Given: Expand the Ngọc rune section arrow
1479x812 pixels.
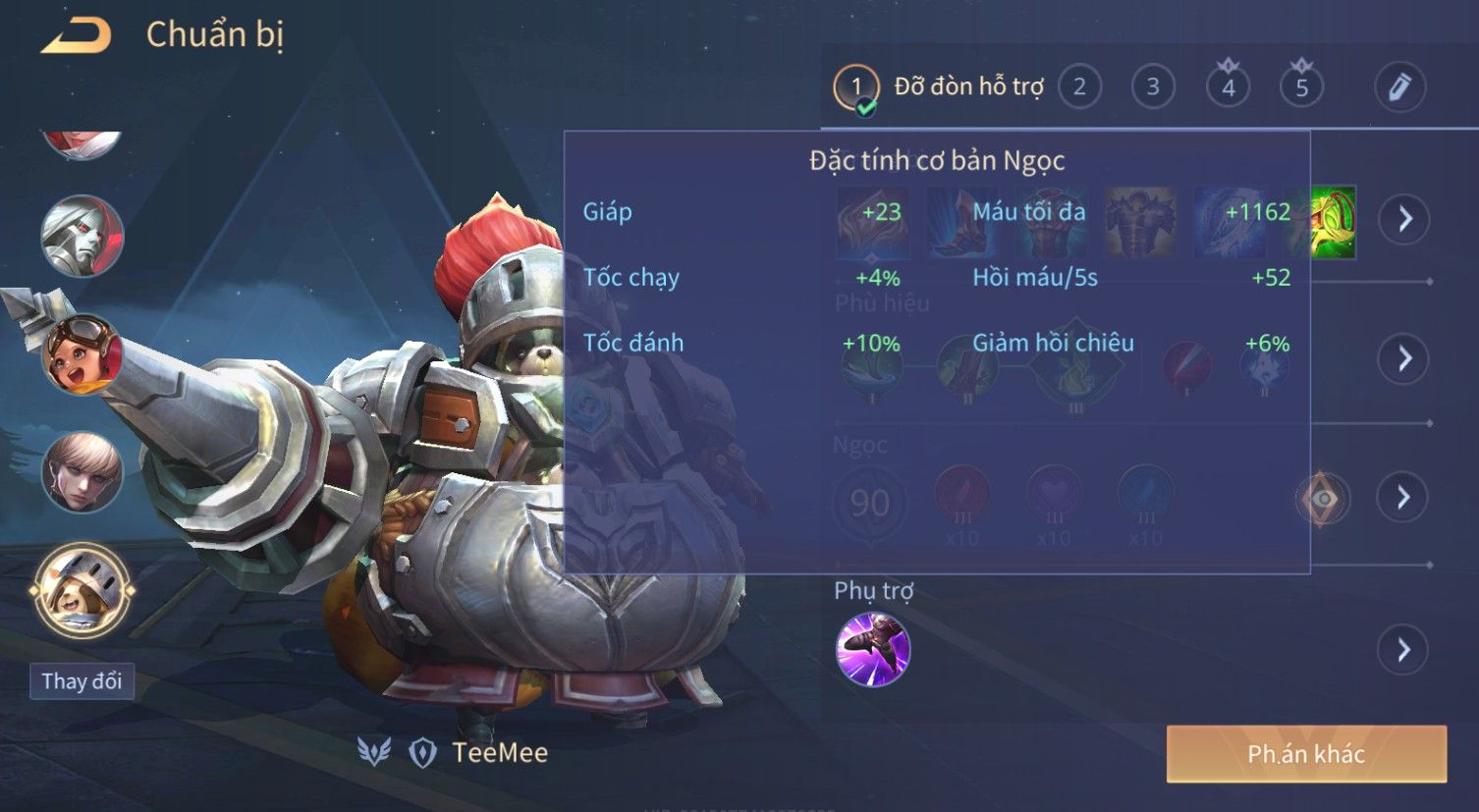Looking at the screenshot, I should point(1404,498).
